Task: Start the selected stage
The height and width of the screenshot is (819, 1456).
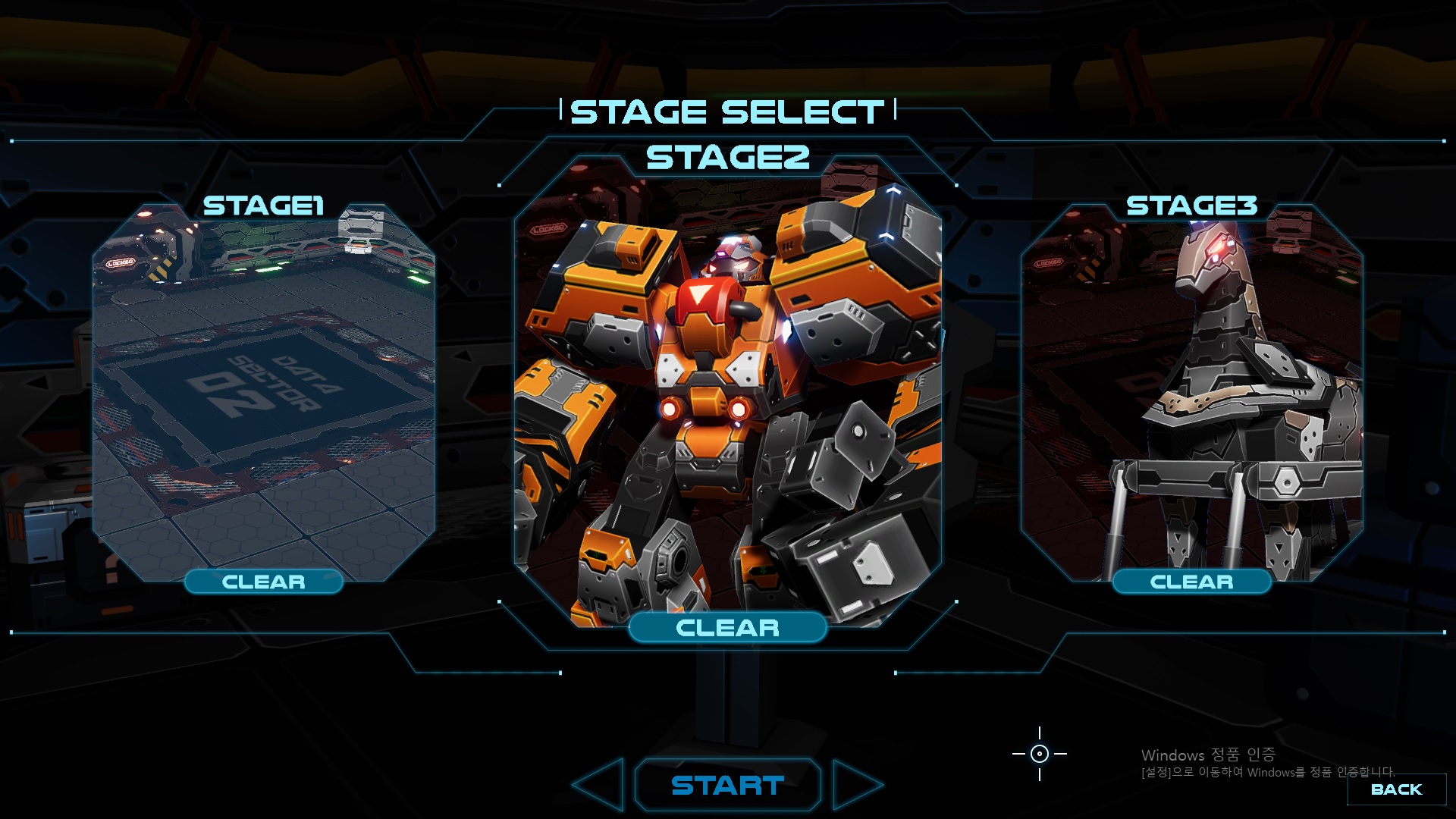Action: point(727,786)
